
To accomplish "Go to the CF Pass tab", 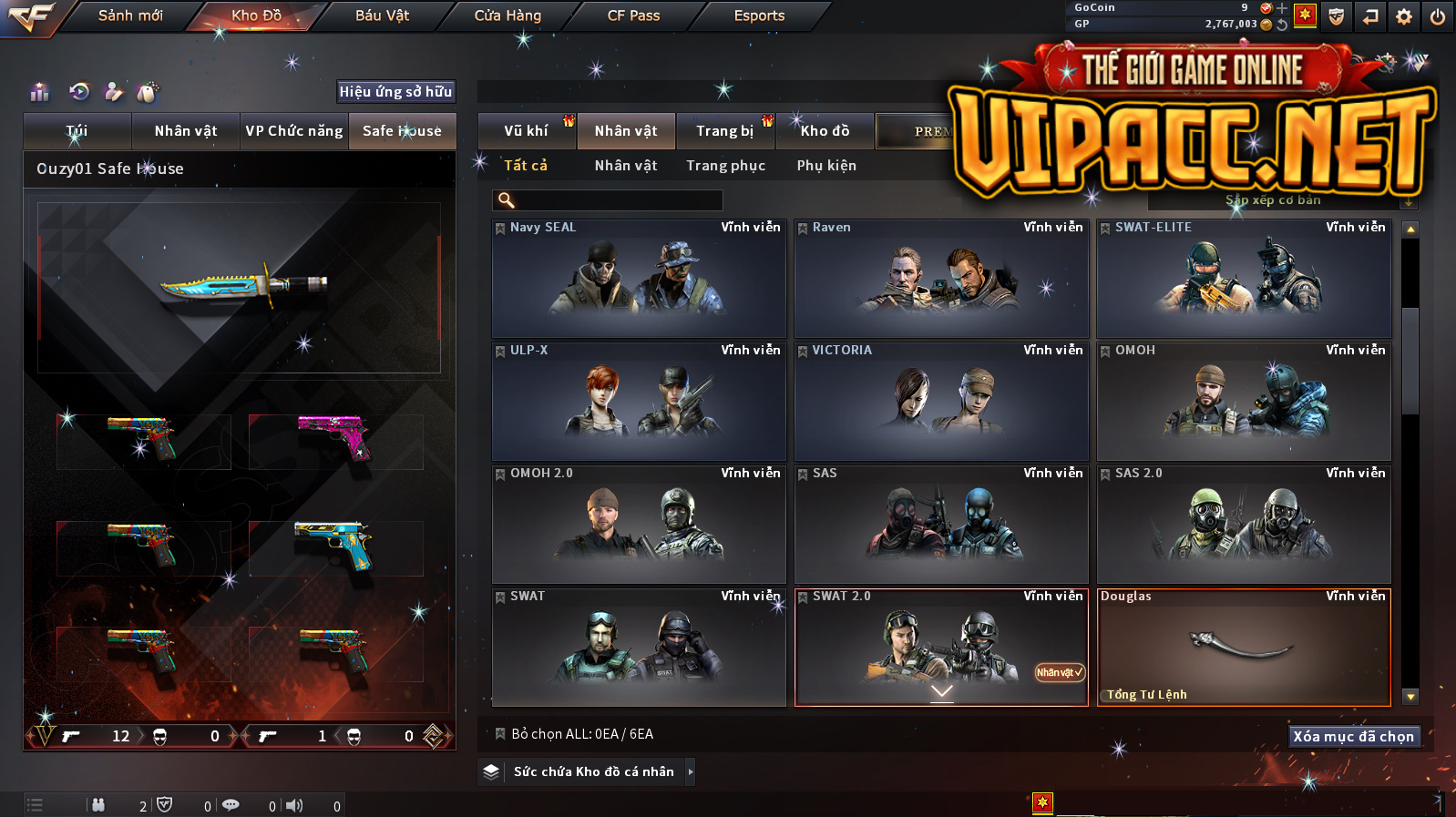I will [x=633, y=15].
